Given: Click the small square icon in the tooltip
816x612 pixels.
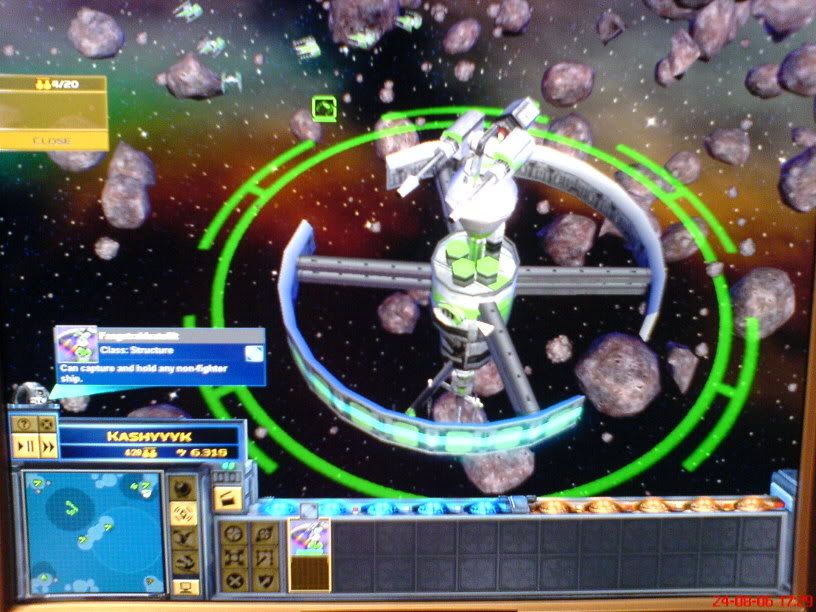Looking at the screenshot, I should [x=254, y=355].
